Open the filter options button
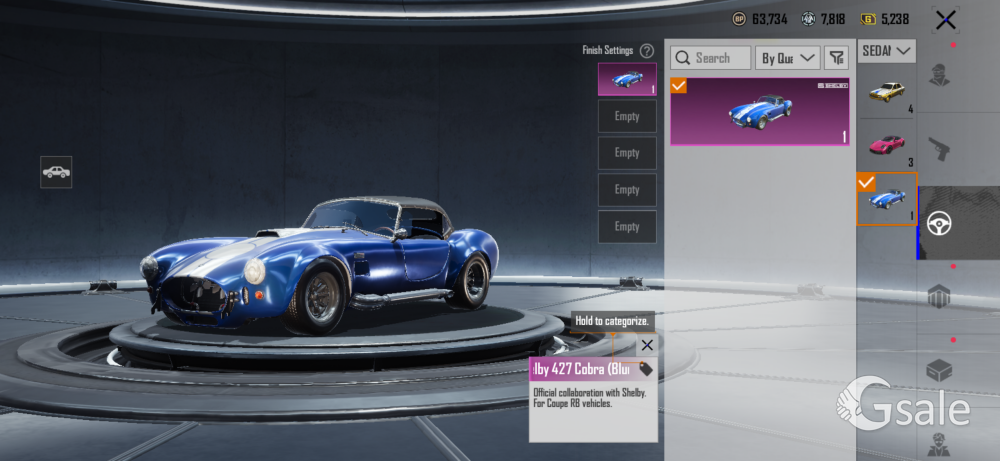Viewport: 1000px width, 461px height. pyautogui.click(x=836, y=58)
